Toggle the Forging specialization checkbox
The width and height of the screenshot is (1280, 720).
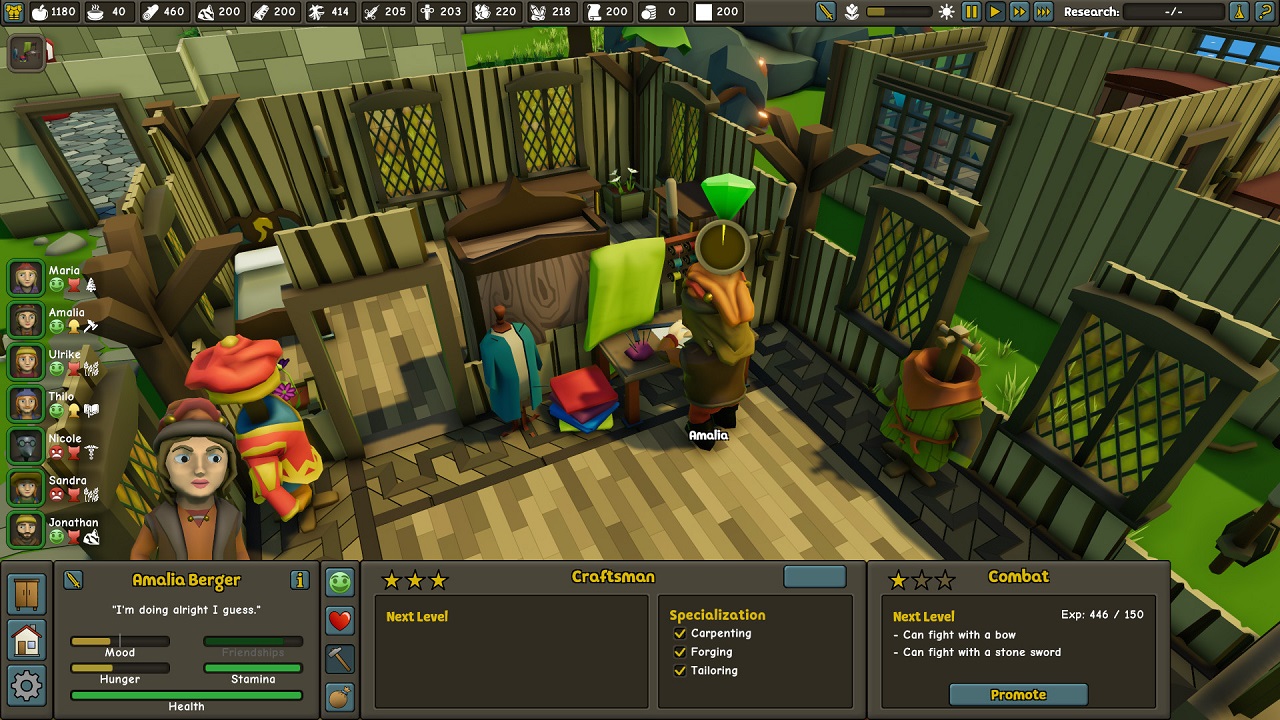pyautogui.click(x=680, y=652)
